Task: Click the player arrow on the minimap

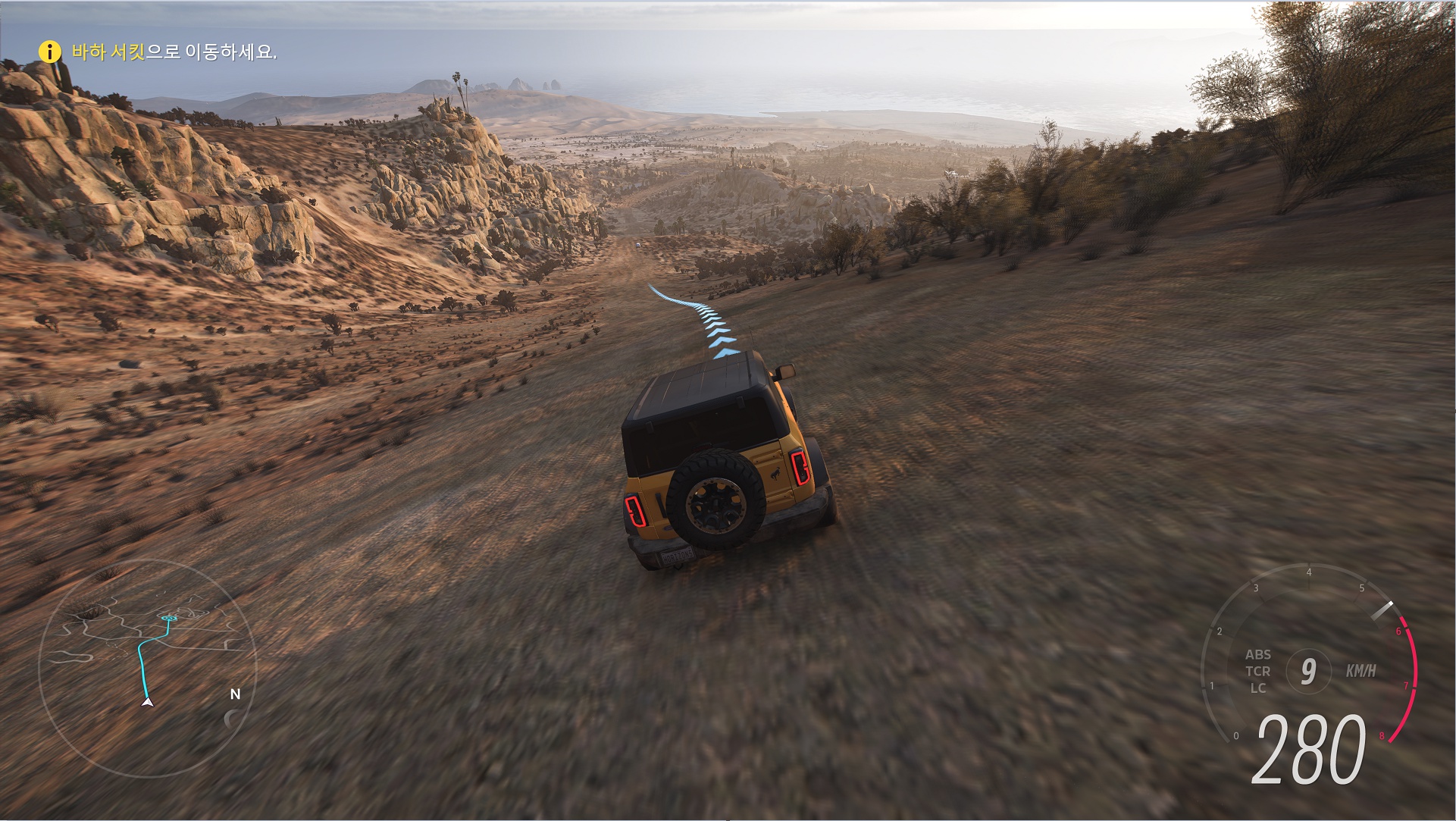Action: pyautogui.click(x=148, y=702)
